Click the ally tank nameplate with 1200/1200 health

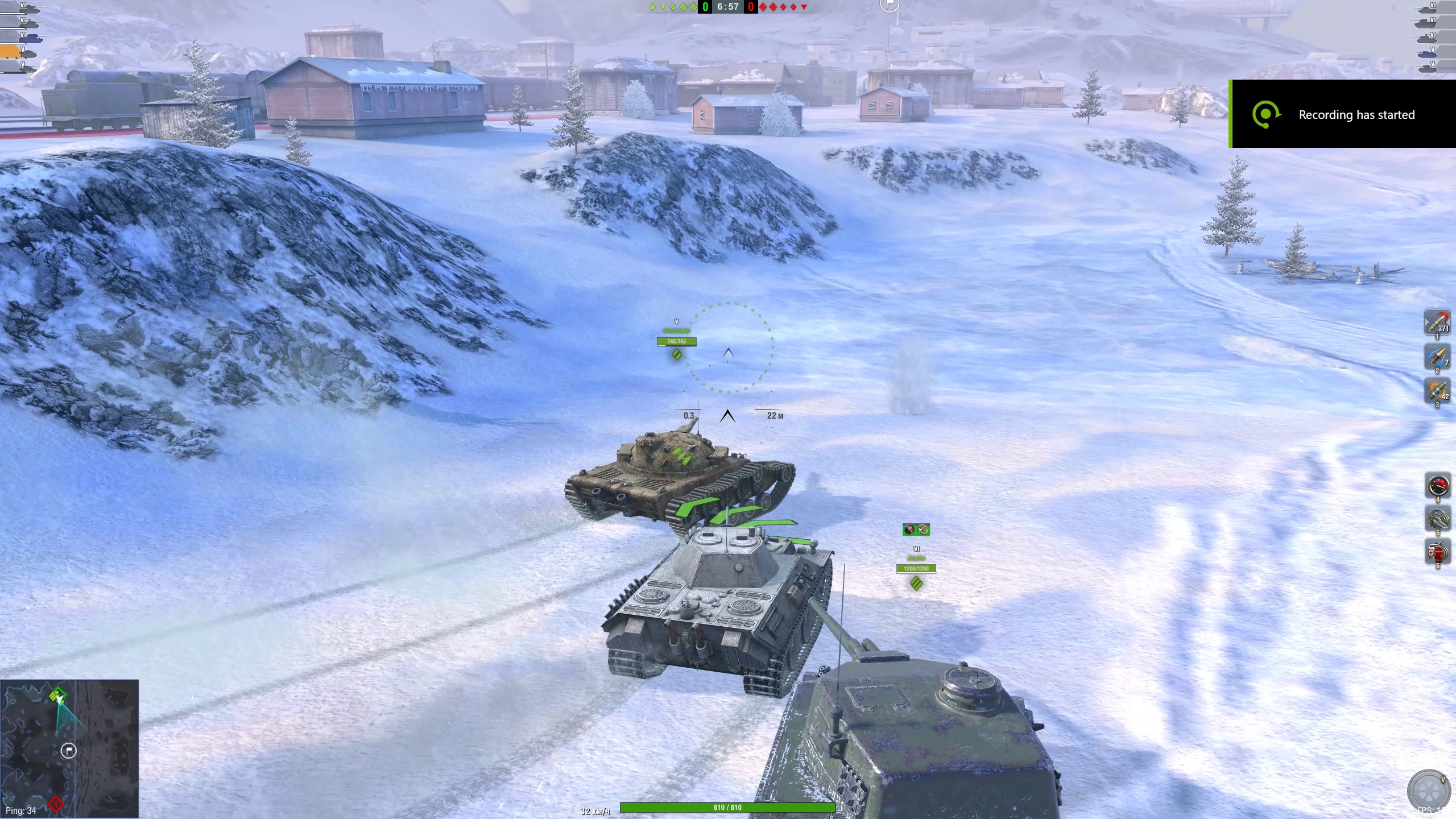[916, 569]
